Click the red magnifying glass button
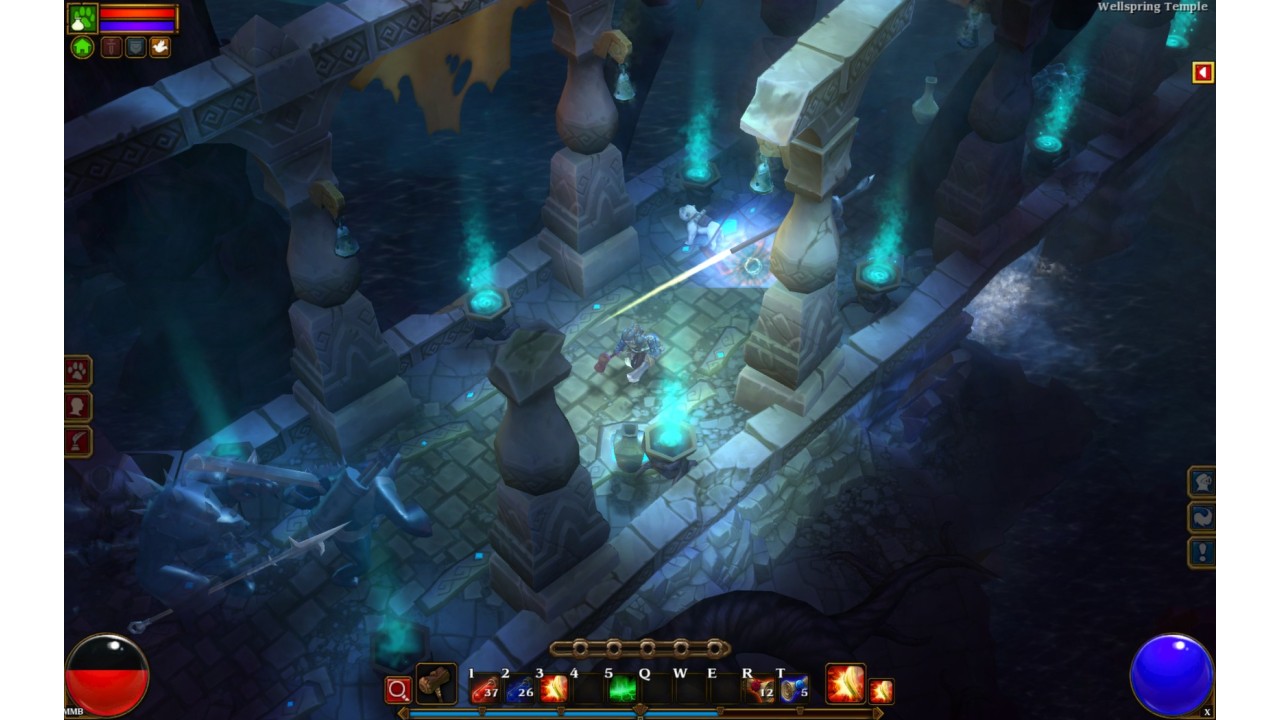 pos(398,690)
